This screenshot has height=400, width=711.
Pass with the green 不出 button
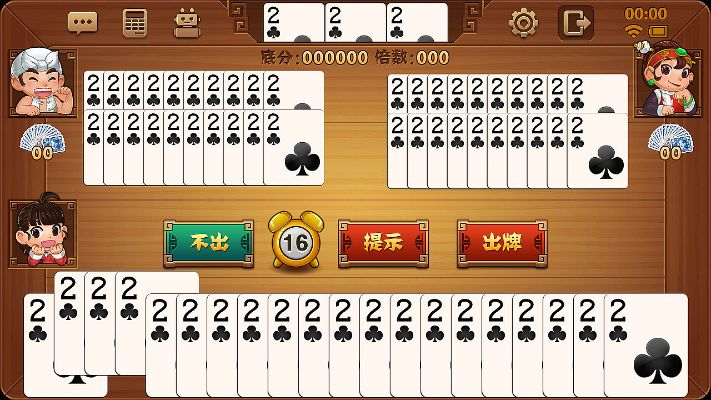pyautogui.click(x=208, y=242)
